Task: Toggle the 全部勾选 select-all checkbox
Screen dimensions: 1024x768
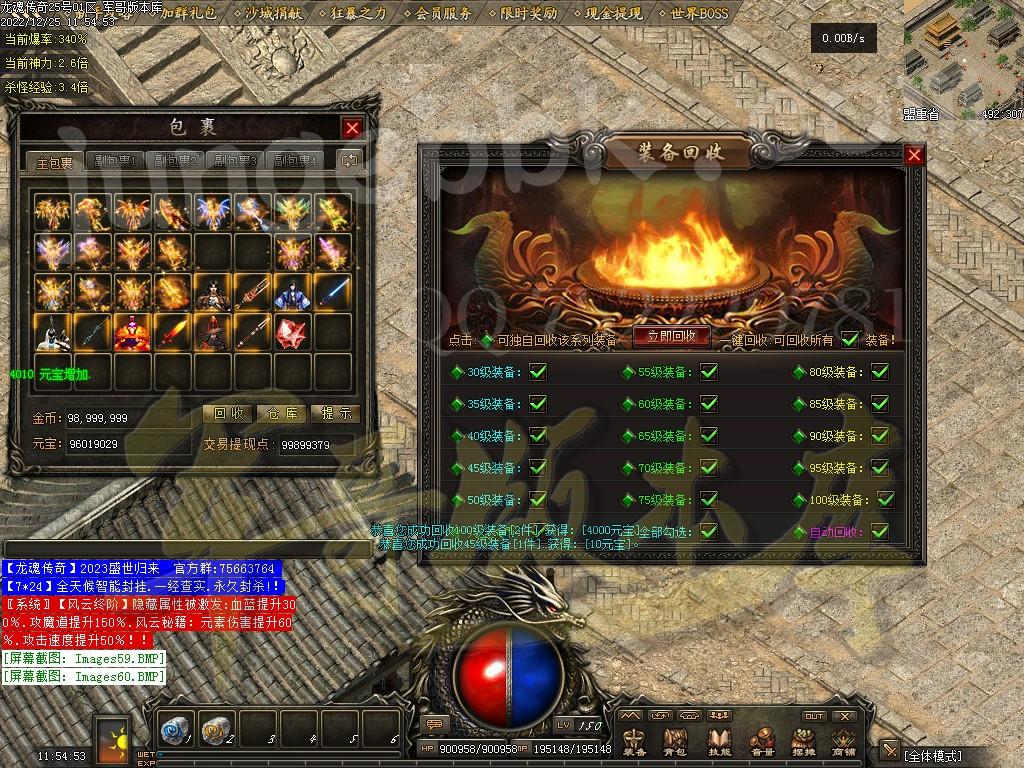Action: pos(709,532)
